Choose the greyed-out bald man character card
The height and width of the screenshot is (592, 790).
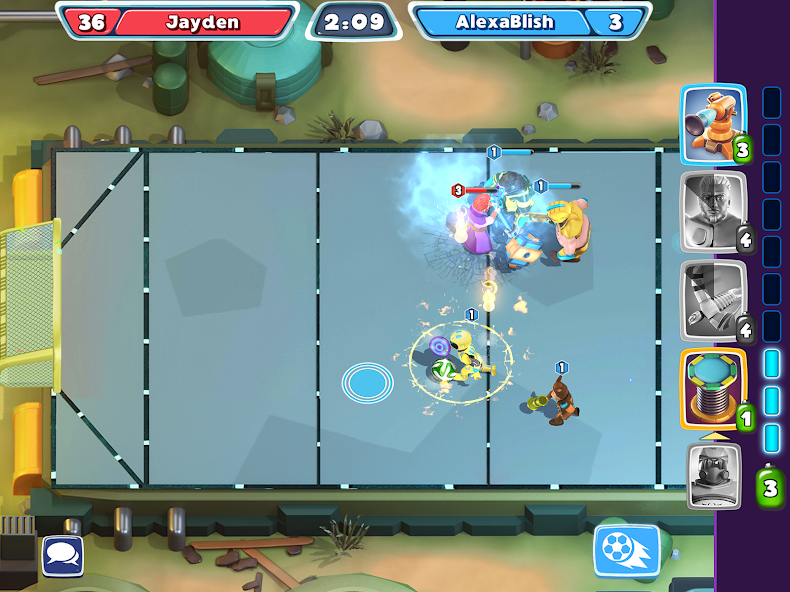click(x=714, y=211)
